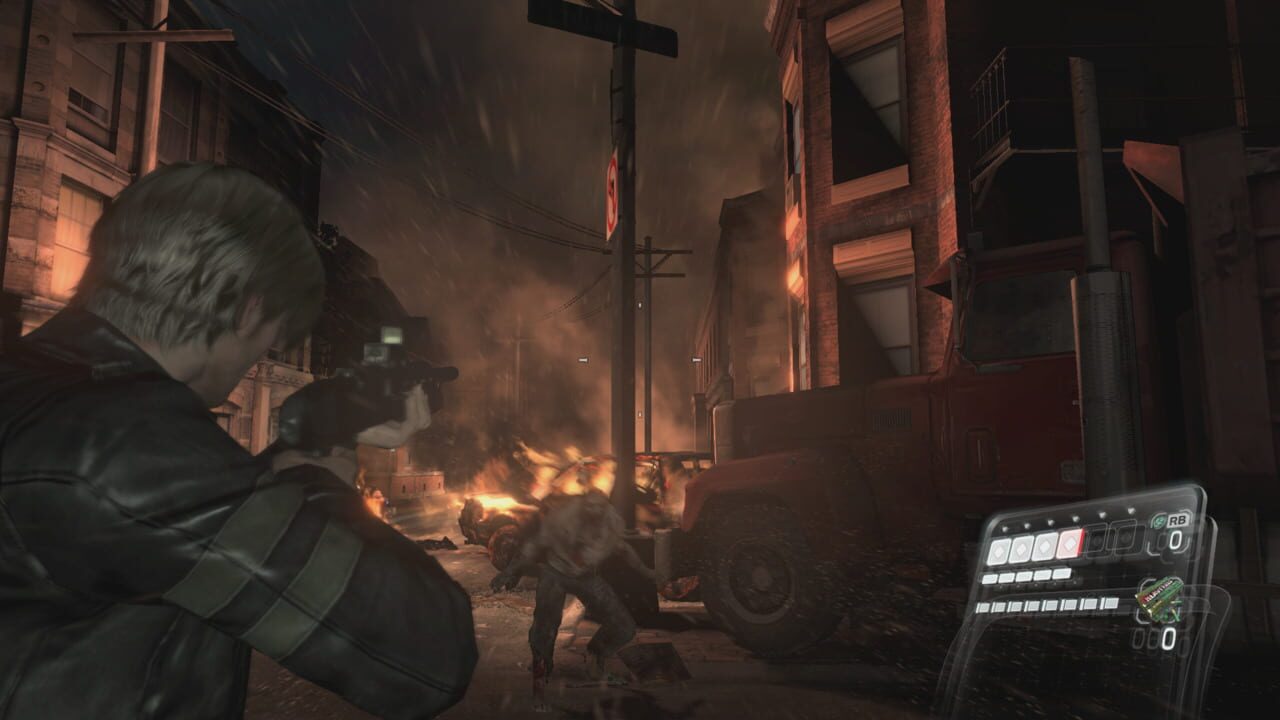Click the item wheel leaf icon near RB
Viewport: 1280px width, 720px height.
[x=1158, y=521]
